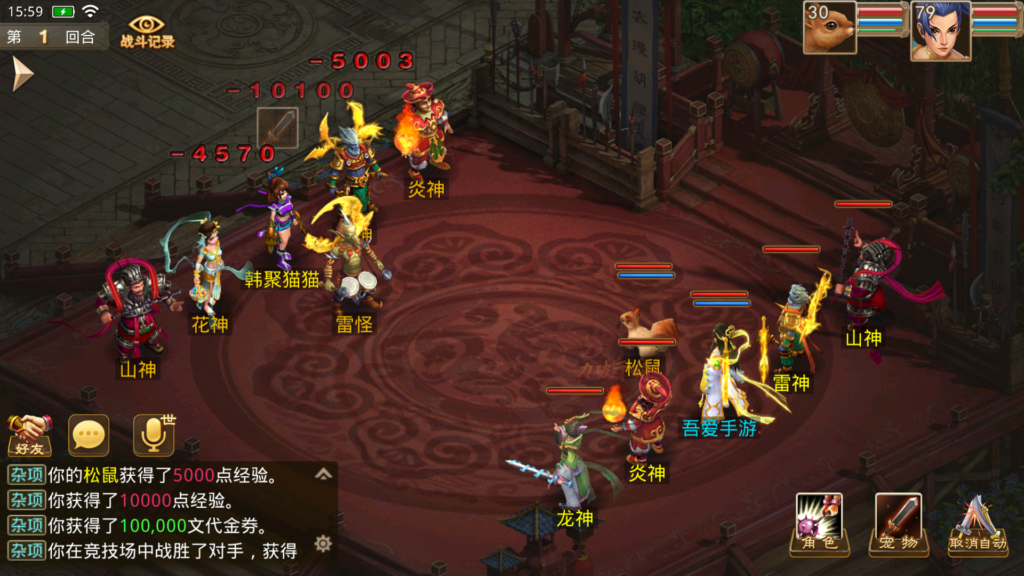Select the squirrel pet portrait
The width and height of the screenshot is (1024, 576).
tap(830, 28)
